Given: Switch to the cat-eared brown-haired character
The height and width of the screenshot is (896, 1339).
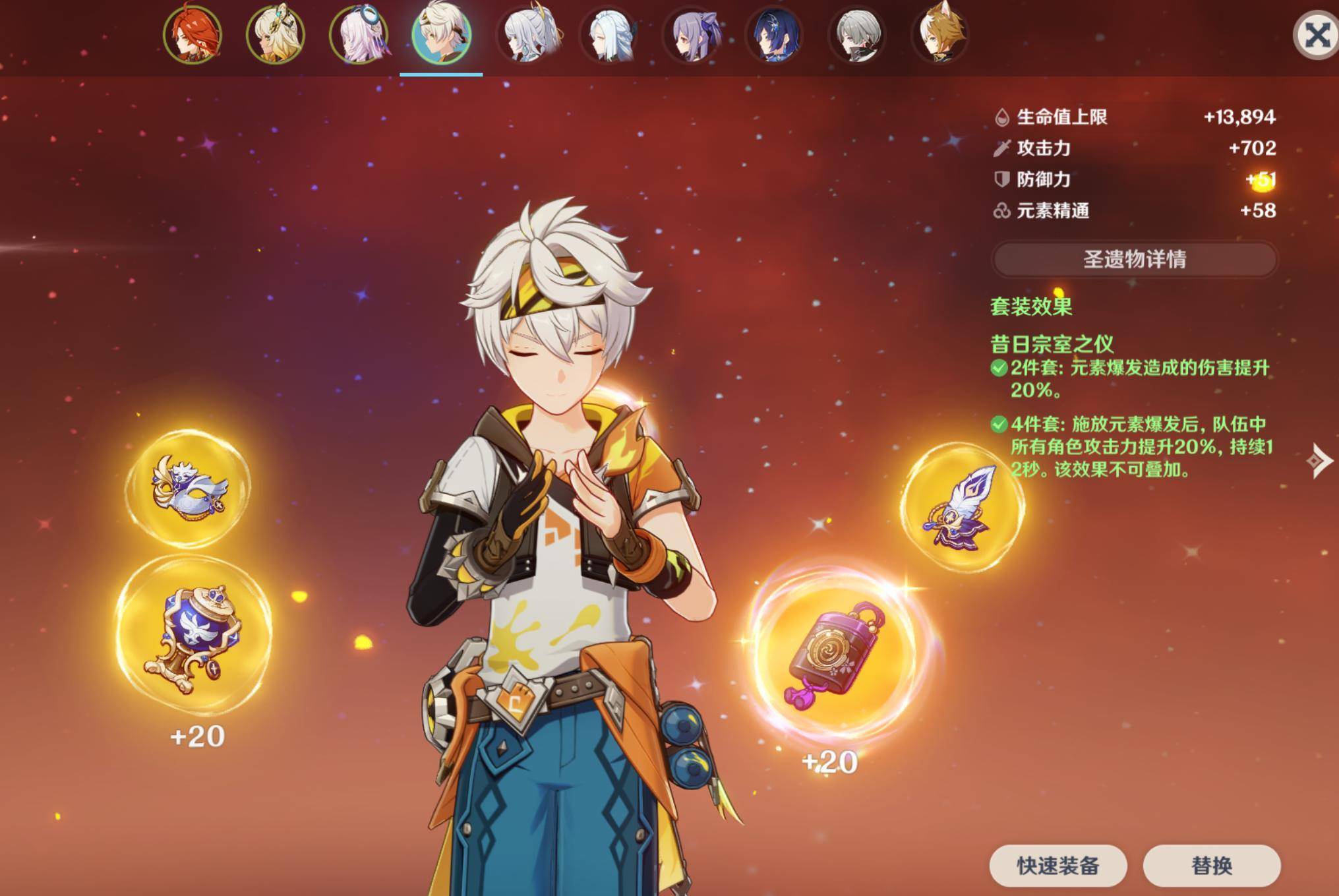Looking at the screenshot, I should (x=941, y=35).
